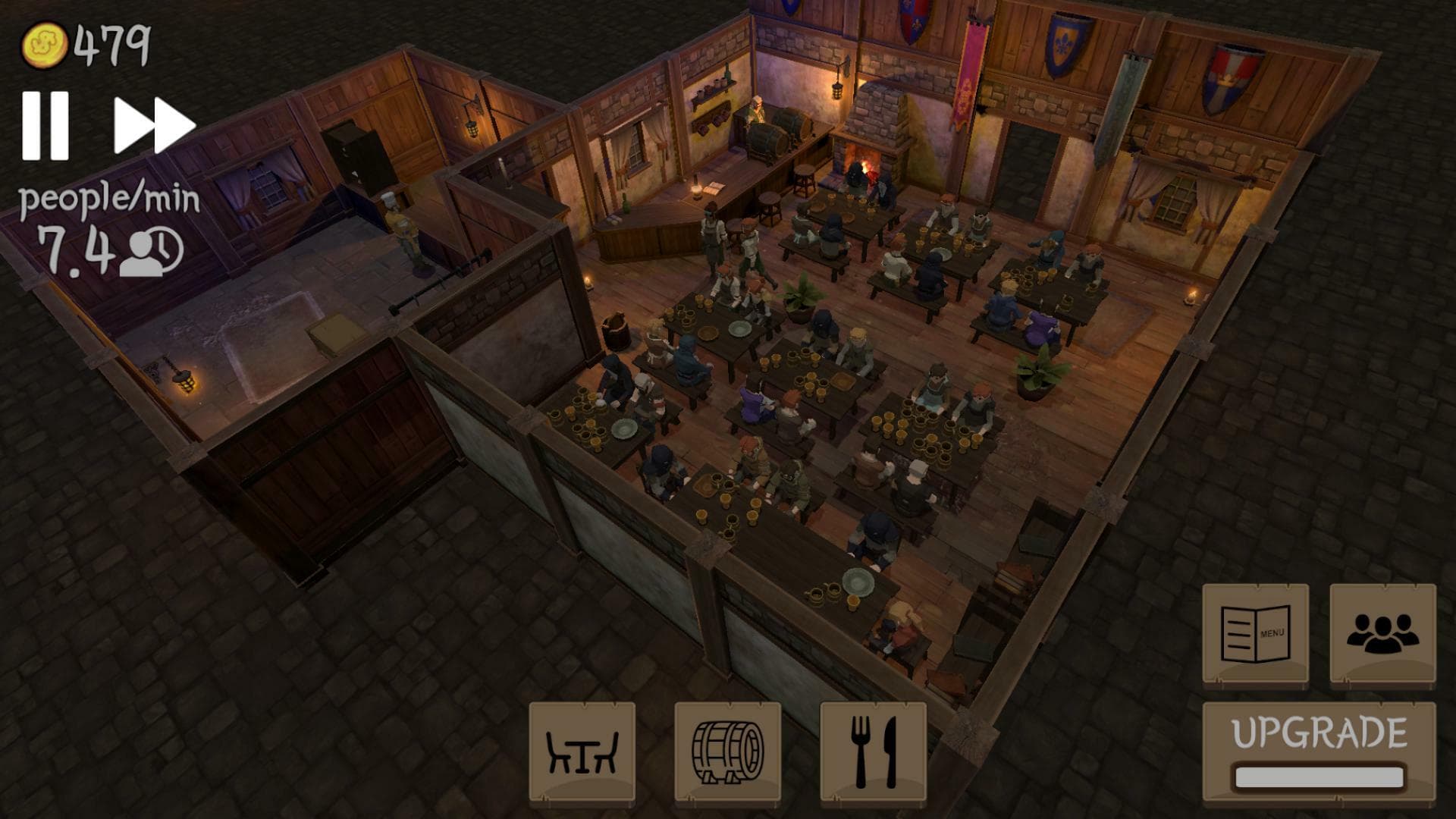Activate the fast-forward speed button
This screenshot has width=1456, height=819.
[x=154, y=126]
